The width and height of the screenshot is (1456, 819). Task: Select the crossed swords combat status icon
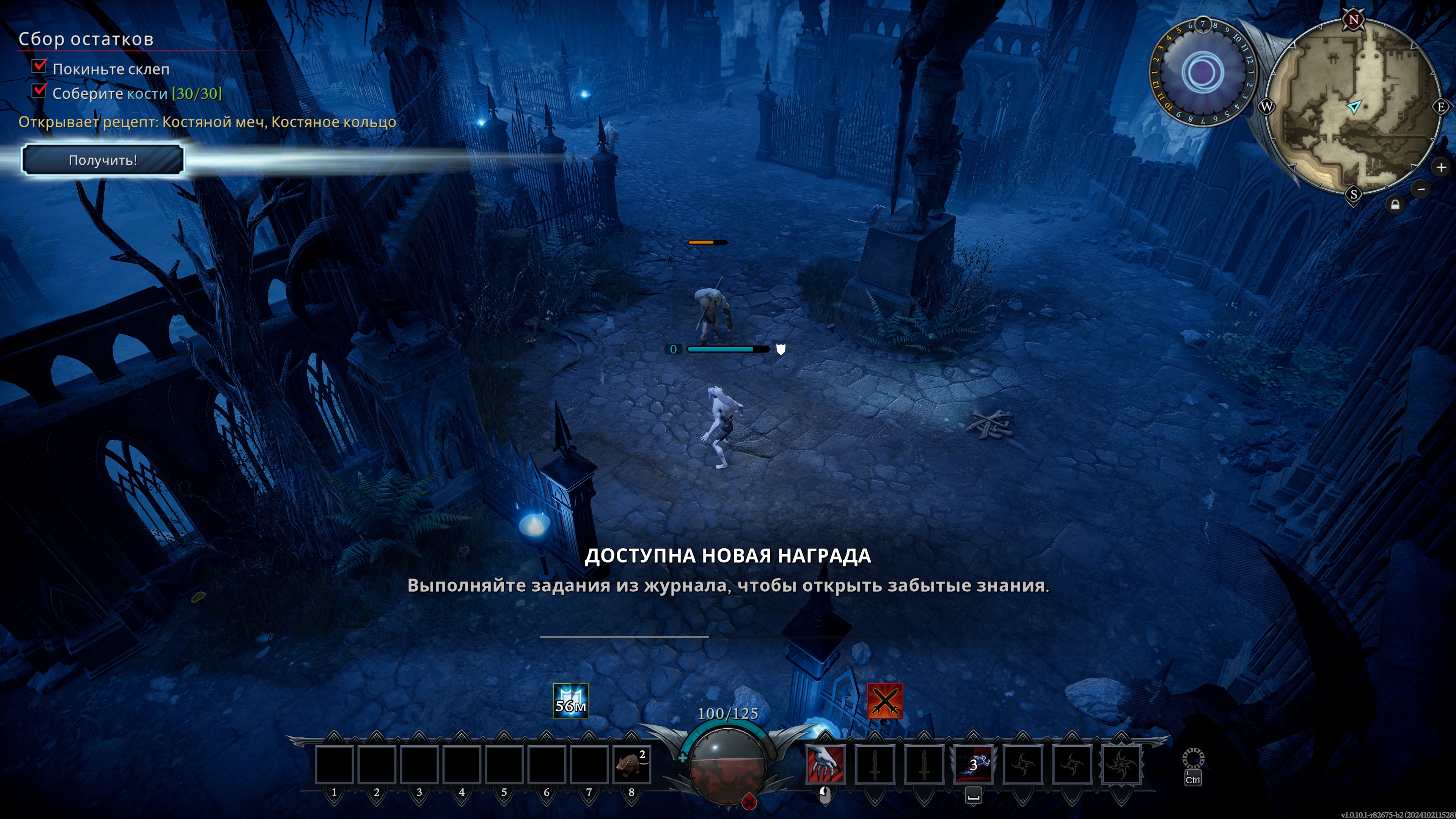pos(884,701)
